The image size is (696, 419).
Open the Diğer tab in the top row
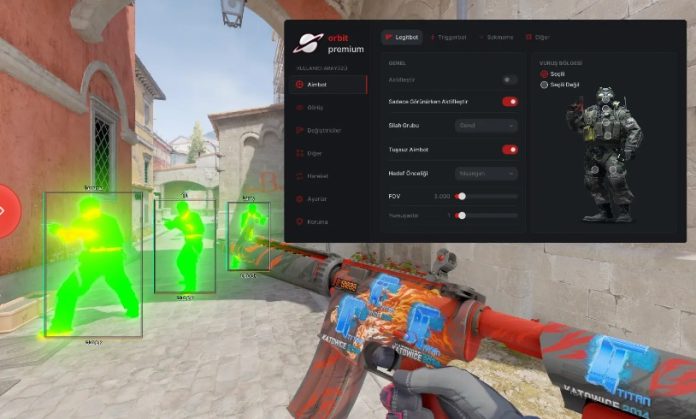pos(537,36)
